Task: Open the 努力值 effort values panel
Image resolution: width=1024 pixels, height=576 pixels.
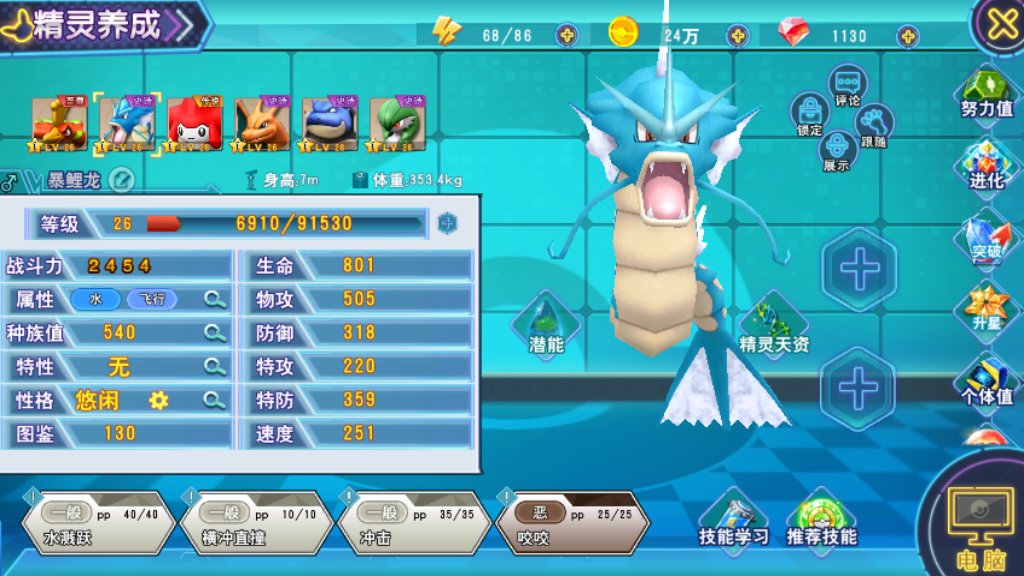Action: pos(986,93)
